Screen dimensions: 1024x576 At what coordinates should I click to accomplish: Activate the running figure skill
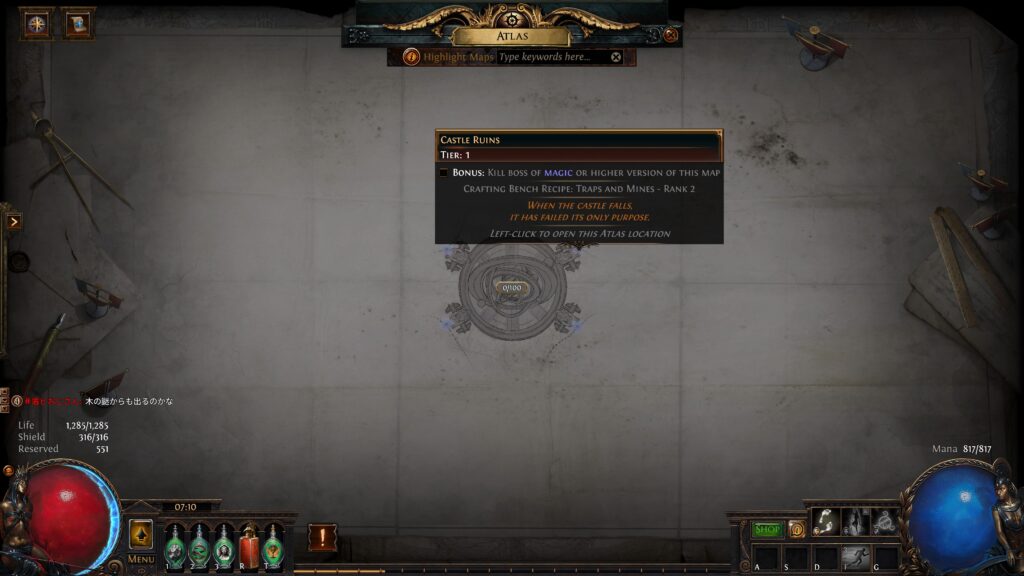coord(855,557)
